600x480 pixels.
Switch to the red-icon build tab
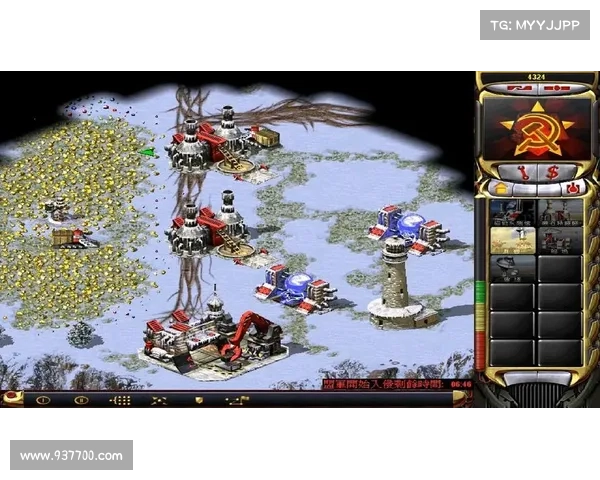coord(574,188)
